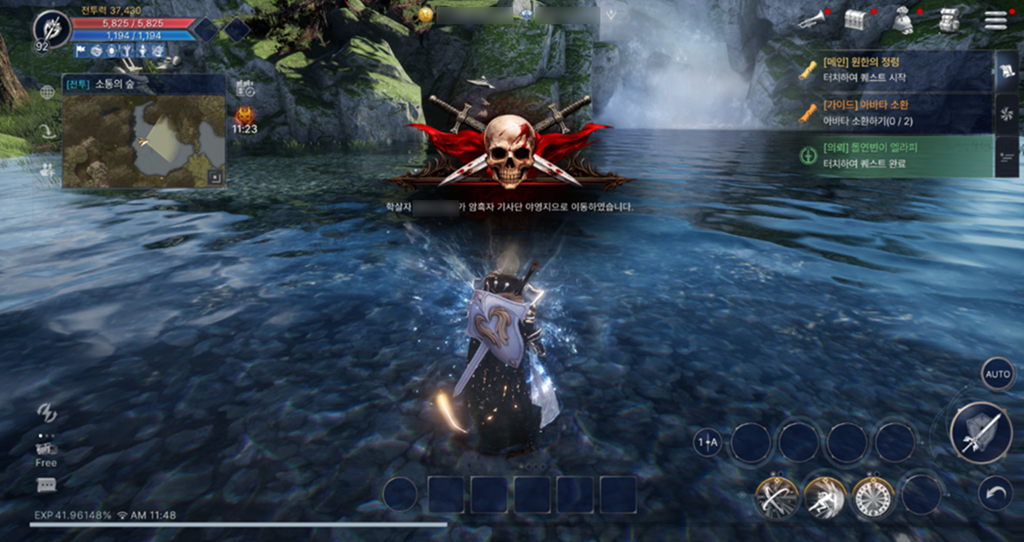This screenshot has height=542, width=1024.
Task: Switch to the quest scroll tab
Action: pyautogui.click(x=1007, y=70)
